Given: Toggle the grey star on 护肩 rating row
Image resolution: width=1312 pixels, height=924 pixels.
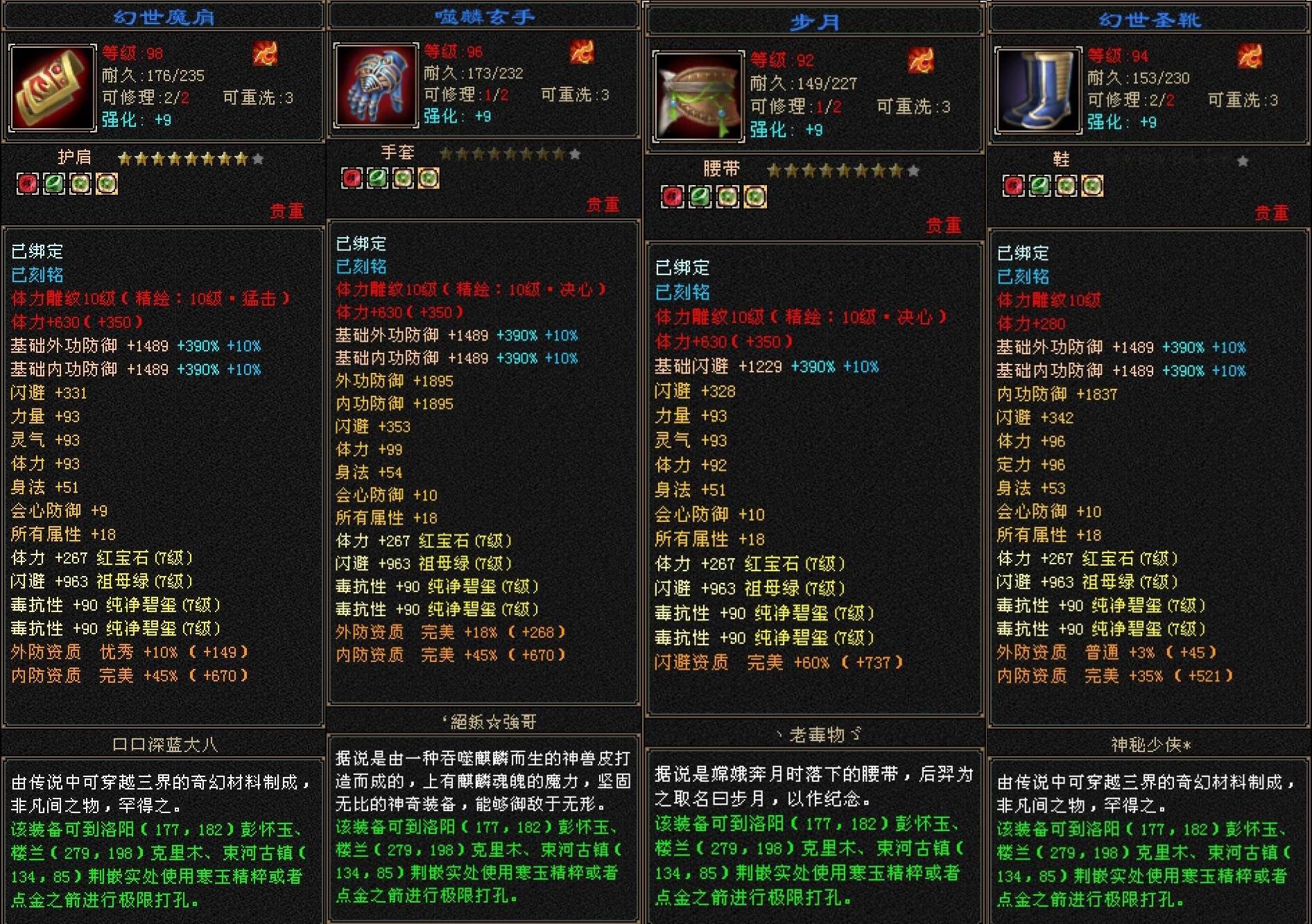Looking at the screenshot, I should point(259,158).
